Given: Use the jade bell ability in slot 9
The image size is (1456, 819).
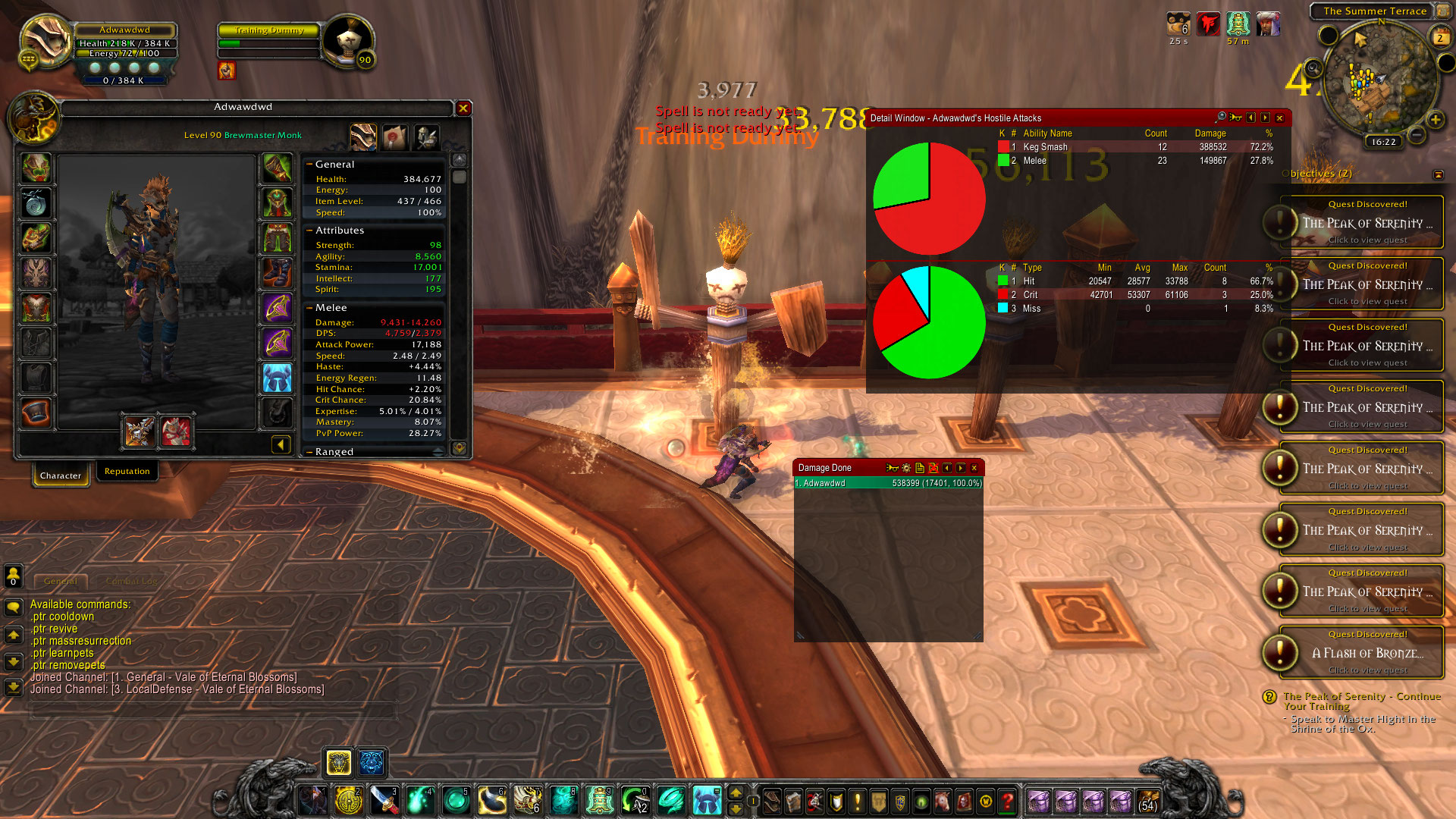Looking at the screenshot, I should click(599, 801).
